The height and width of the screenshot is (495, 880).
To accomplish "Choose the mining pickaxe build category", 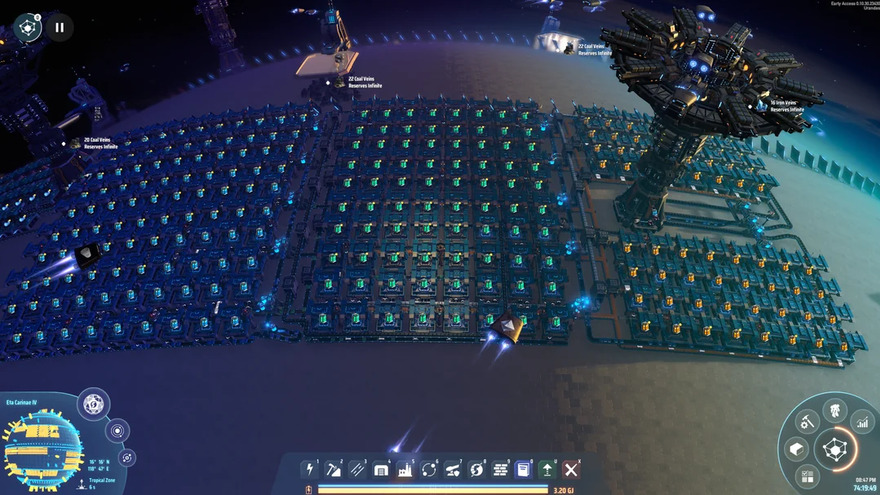I will [x=333, y=469].
